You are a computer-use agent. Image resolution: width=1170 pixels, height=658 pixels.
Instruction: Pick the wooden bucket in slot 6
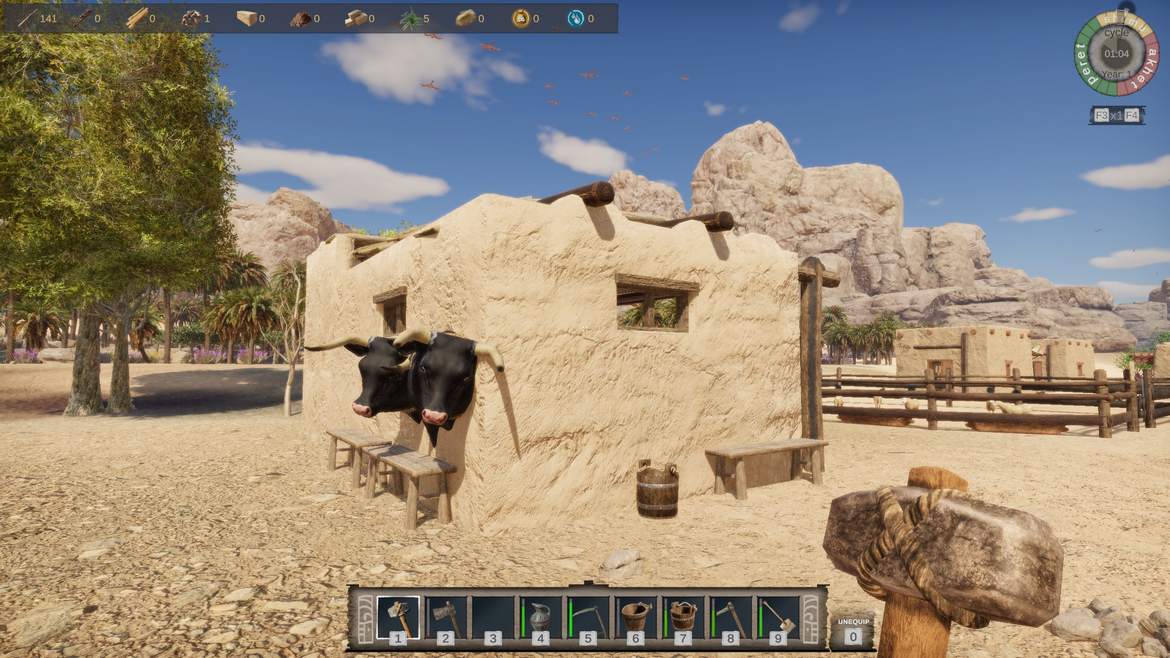pyautogui.click(x=635, y=617)
